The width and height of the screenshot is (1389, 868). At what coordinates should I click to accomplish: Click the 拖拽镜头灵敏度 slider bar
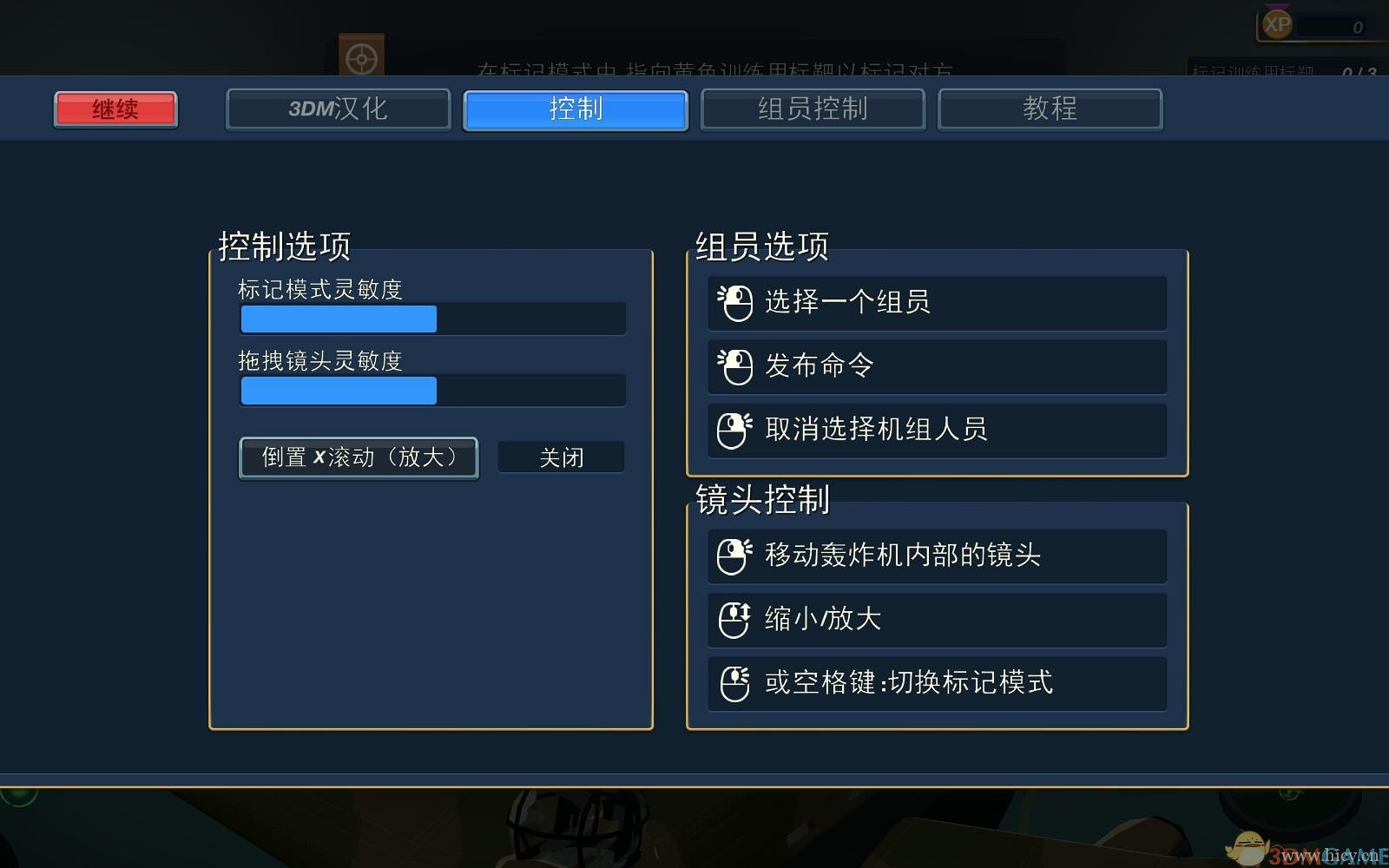[432, 391]
